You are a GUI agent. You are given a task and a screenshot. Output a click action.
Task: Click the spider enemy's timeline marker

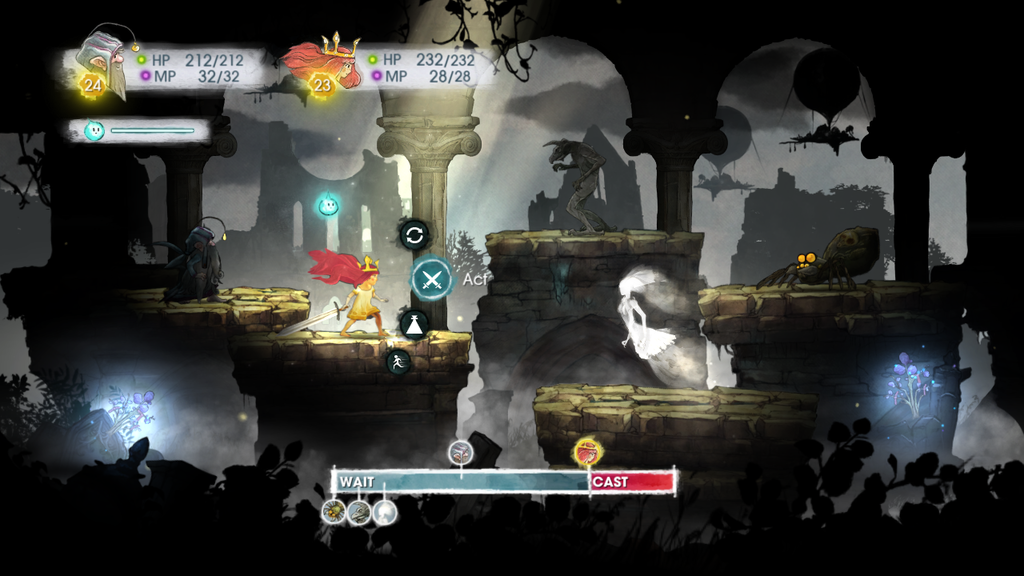click(x=334, y=513)
